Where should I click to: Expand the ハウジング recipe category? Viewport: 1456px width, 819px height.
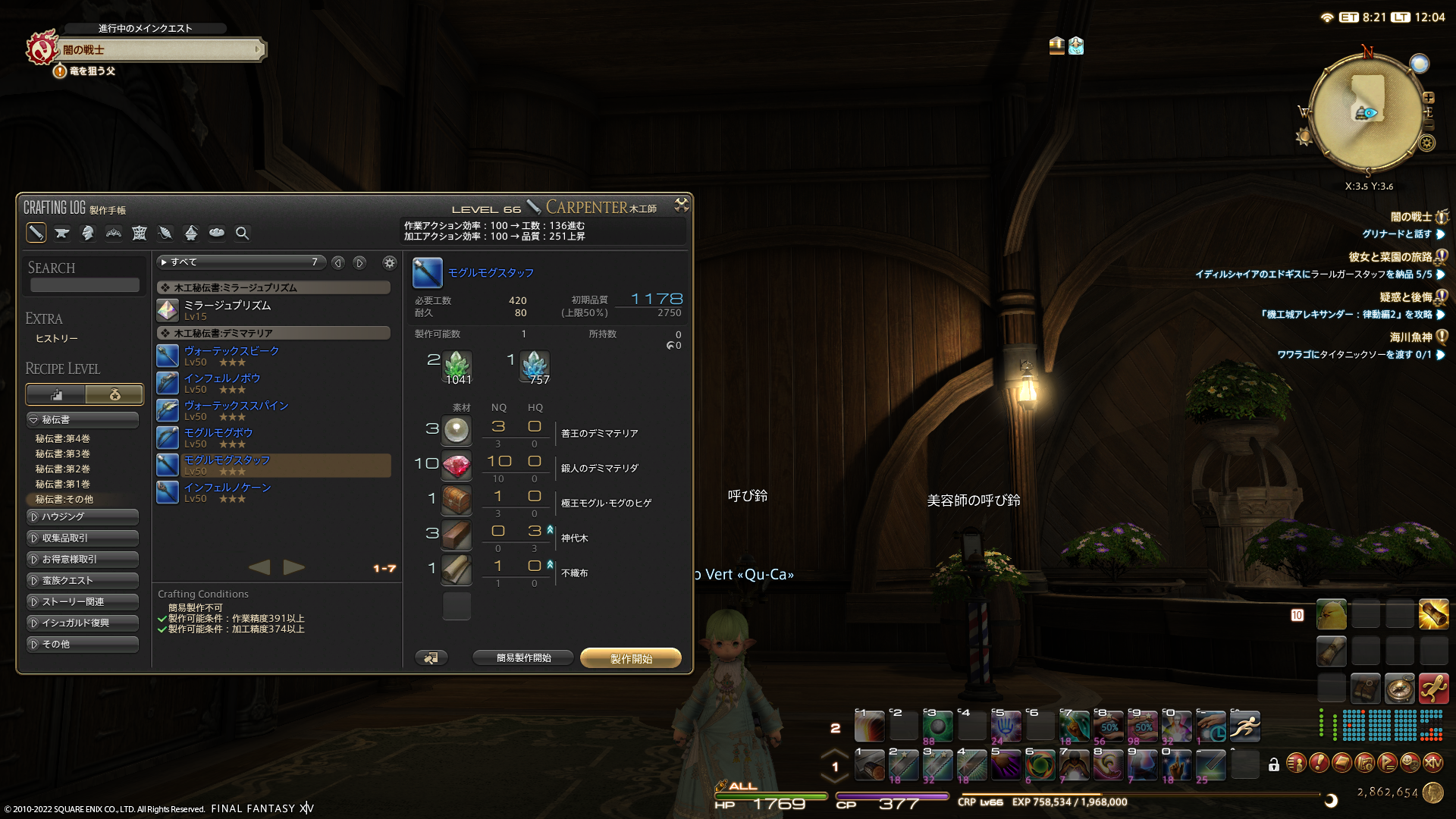[x=83, y=516]
